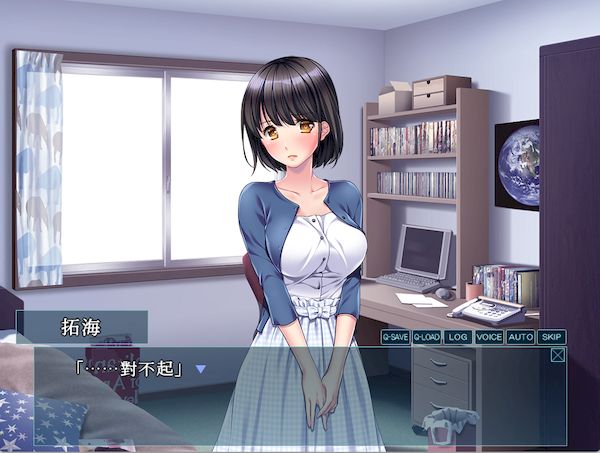Open the dialogue LOG
600x453 pixels.
point(458,337)
